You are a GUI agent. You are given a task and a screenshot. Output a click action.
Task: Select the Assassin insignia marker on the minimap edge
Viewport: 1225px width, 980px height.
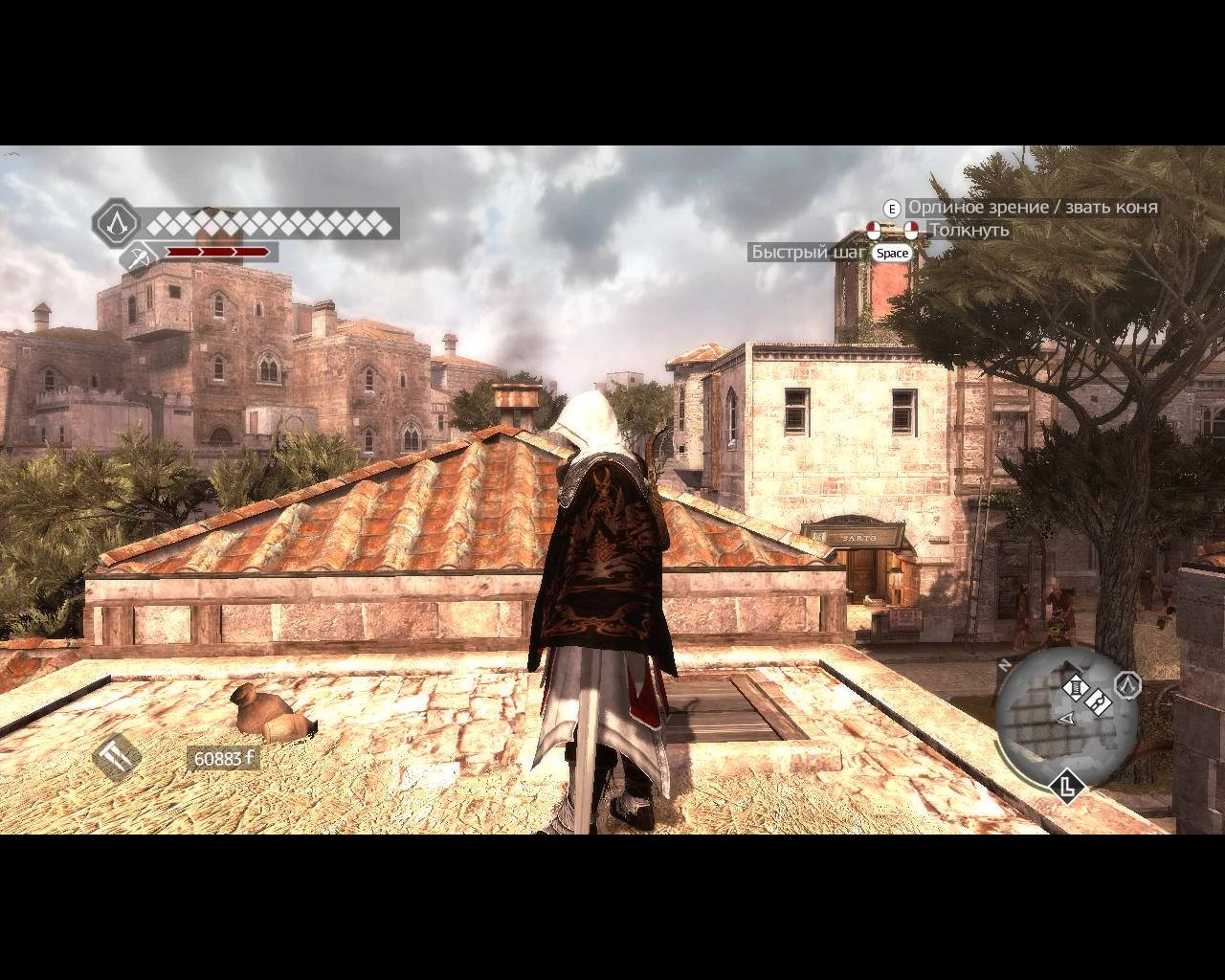pos(1129,687)
